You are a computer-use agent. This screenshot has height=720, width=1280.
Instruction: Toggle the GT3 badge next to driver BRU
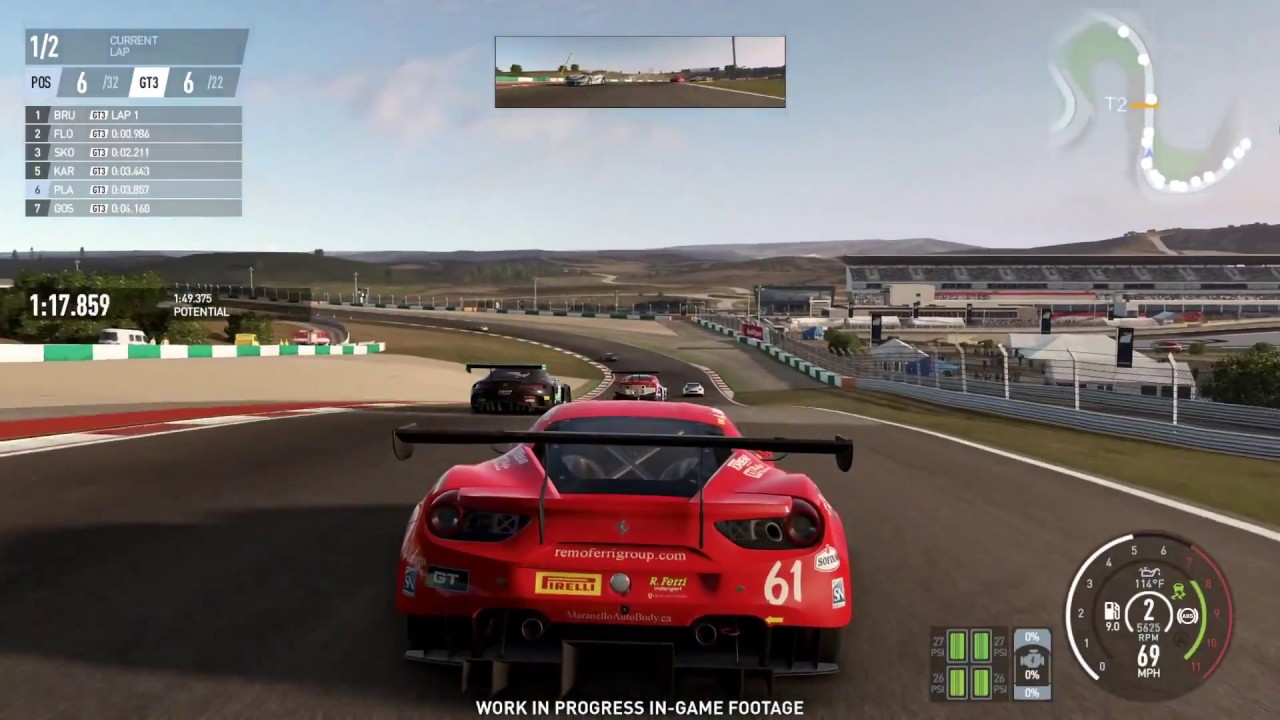(x=98, y=114)
